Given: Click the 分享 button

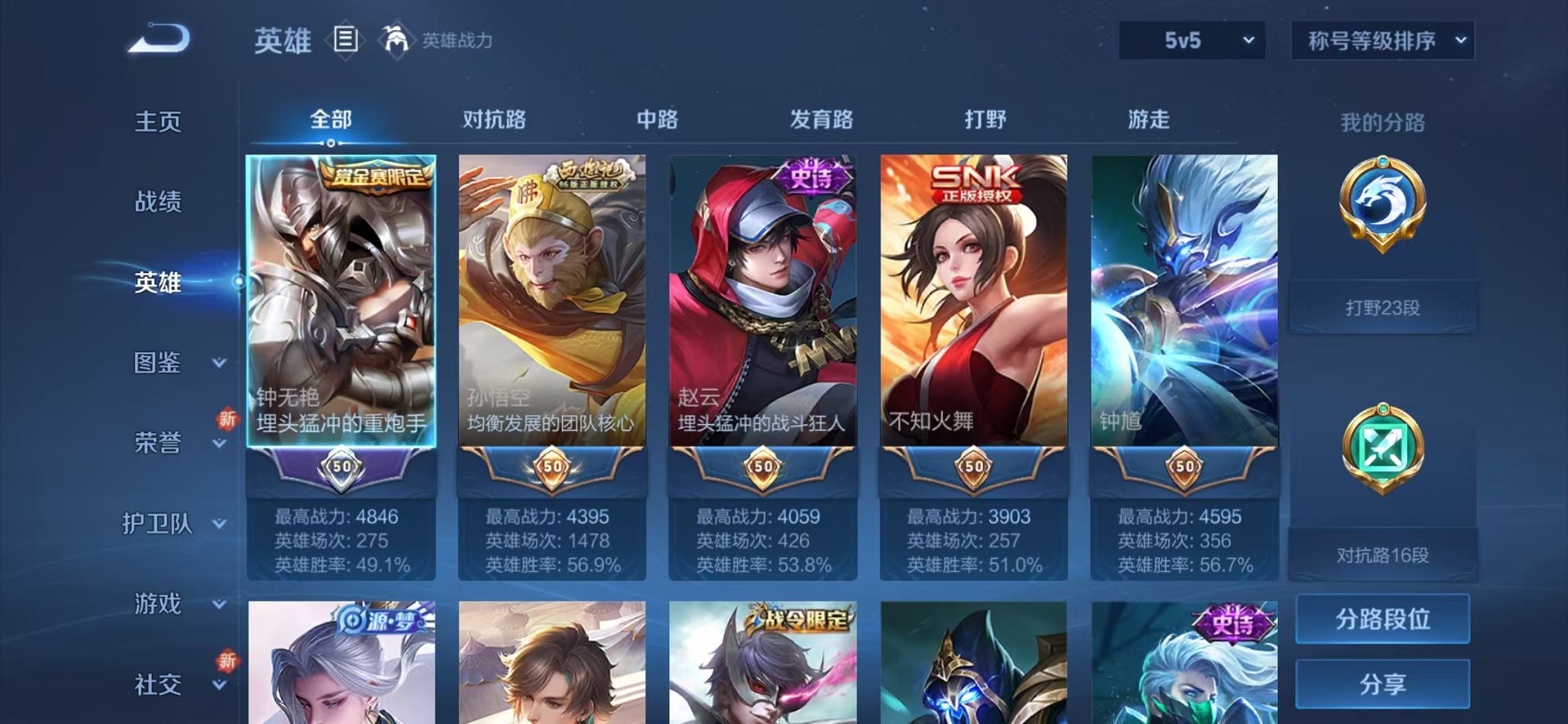Looking at the screenshot, I should [1382, 685].
